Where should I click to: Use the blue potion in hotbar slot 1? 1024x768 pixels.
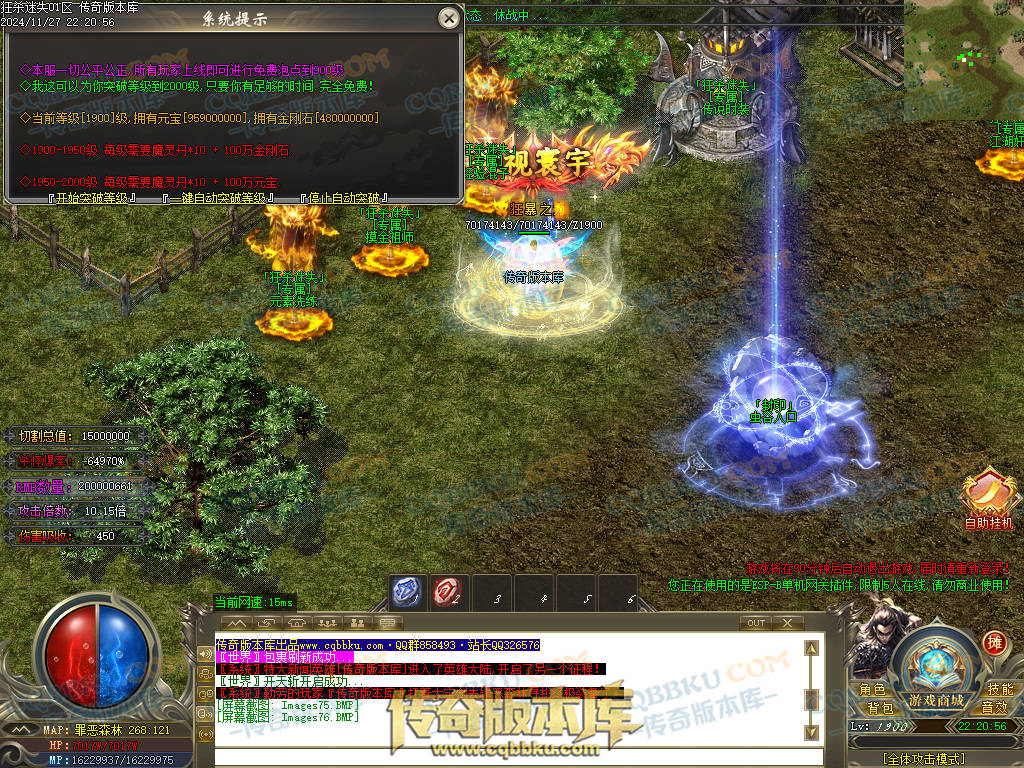tap(406, 593)
